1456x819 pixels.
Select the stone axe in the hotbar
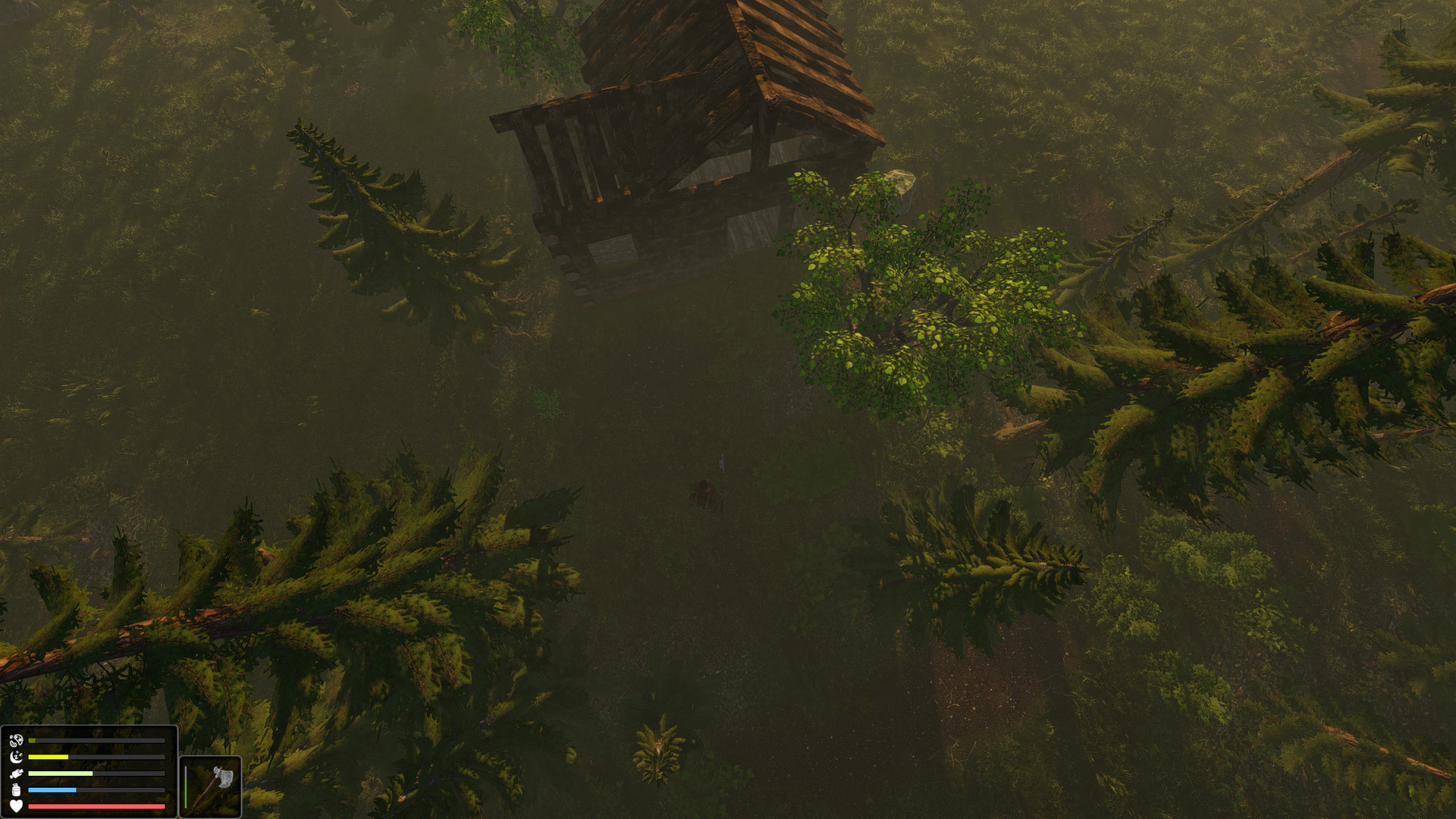pyautogui.click(x=215, y=783)
